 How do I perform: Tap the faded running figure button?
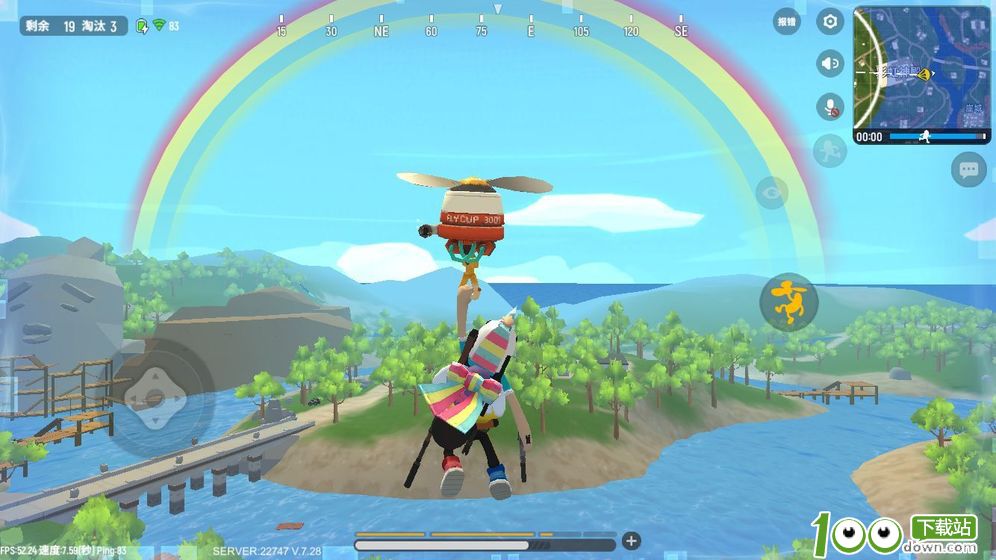(x=829, y=151)
